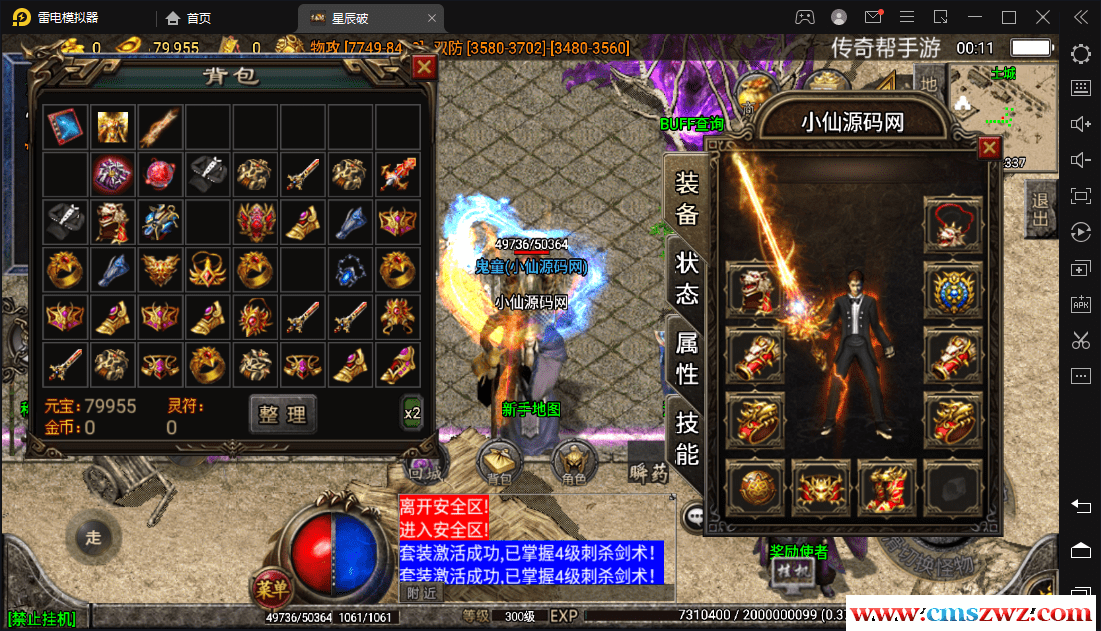The height and width of the screenshot is (631, 1101).
Task: Switch to the emulator 首页 home tab
Action: coord(189,17)
